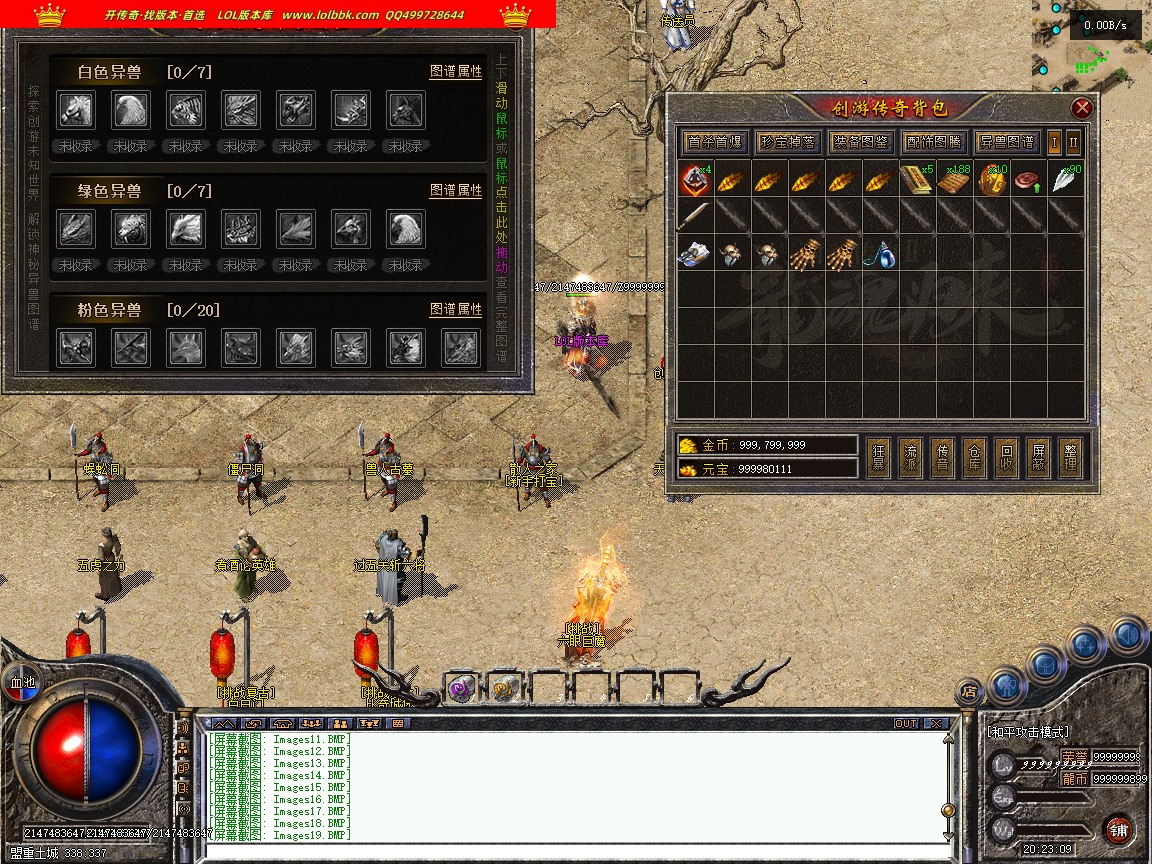
Task: Click the 狂暴 button in the bag
Action: tap(878, 458)
